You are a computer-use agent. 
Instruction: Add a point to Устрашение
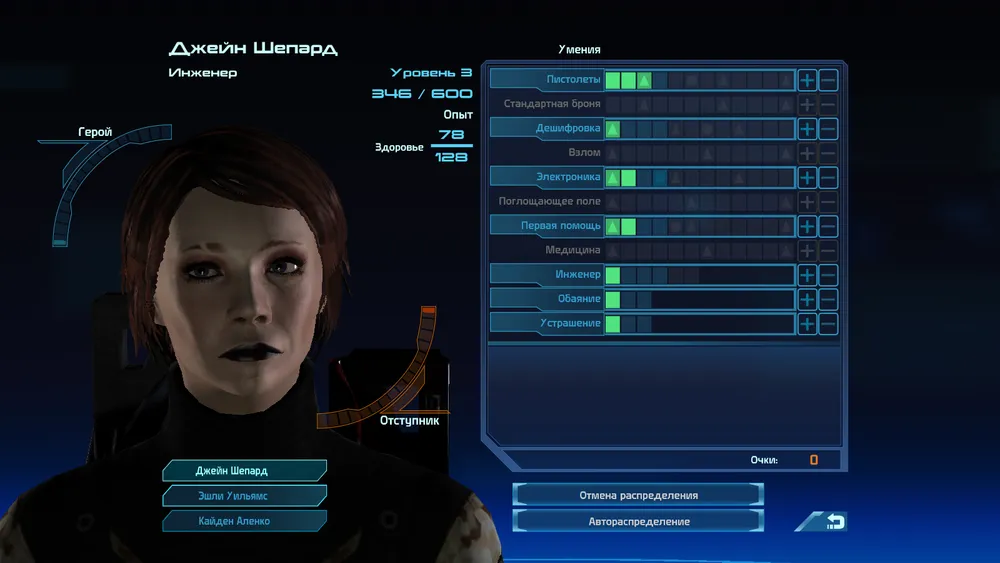pos(807,324)
